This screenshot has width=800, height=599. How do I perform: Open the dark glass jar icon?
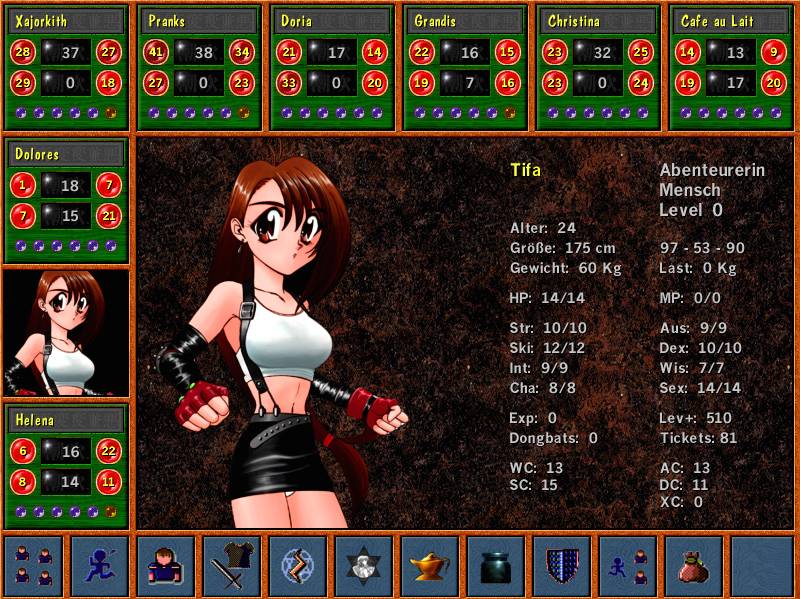496,565
